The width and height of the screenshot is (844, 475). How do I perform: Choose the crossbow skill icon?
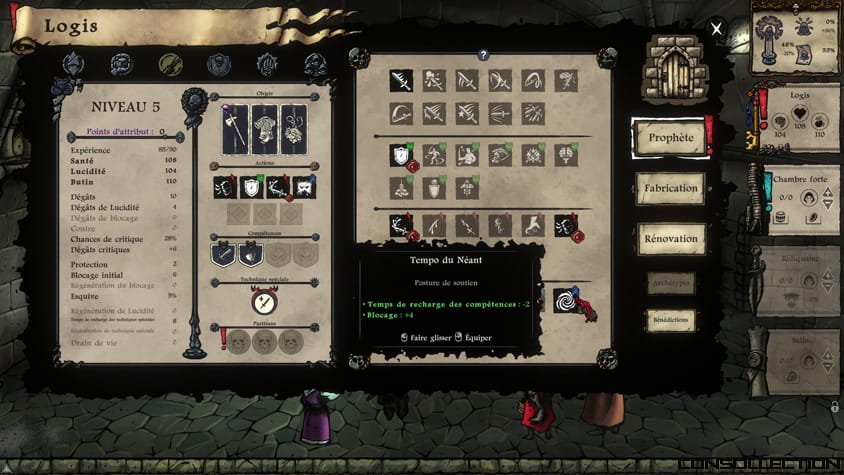click(500, 111)
